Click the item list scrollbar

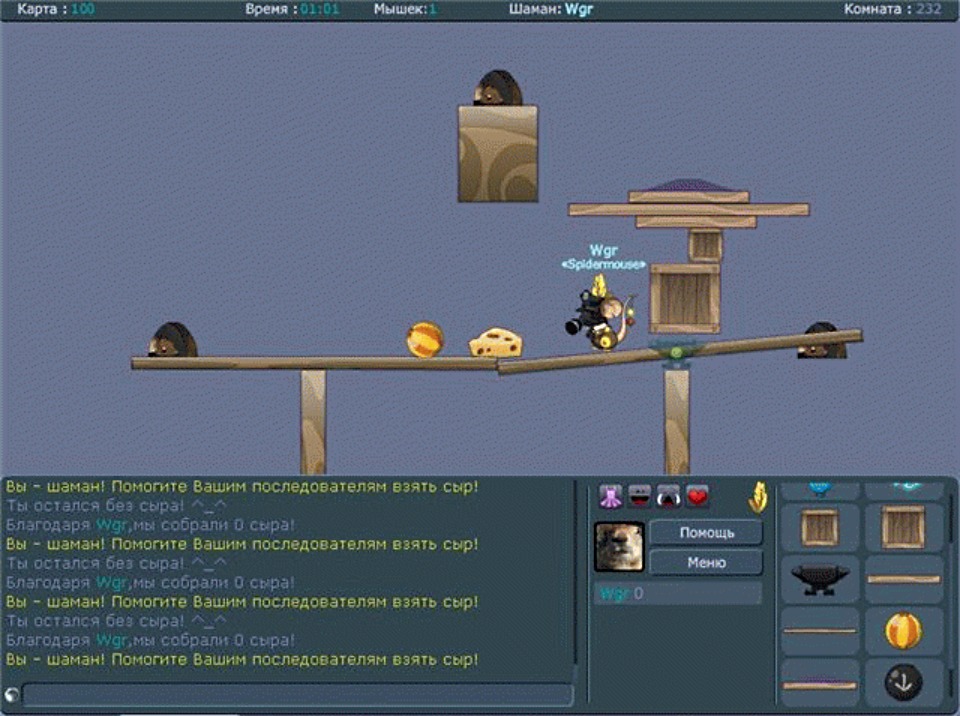[953, 560]
